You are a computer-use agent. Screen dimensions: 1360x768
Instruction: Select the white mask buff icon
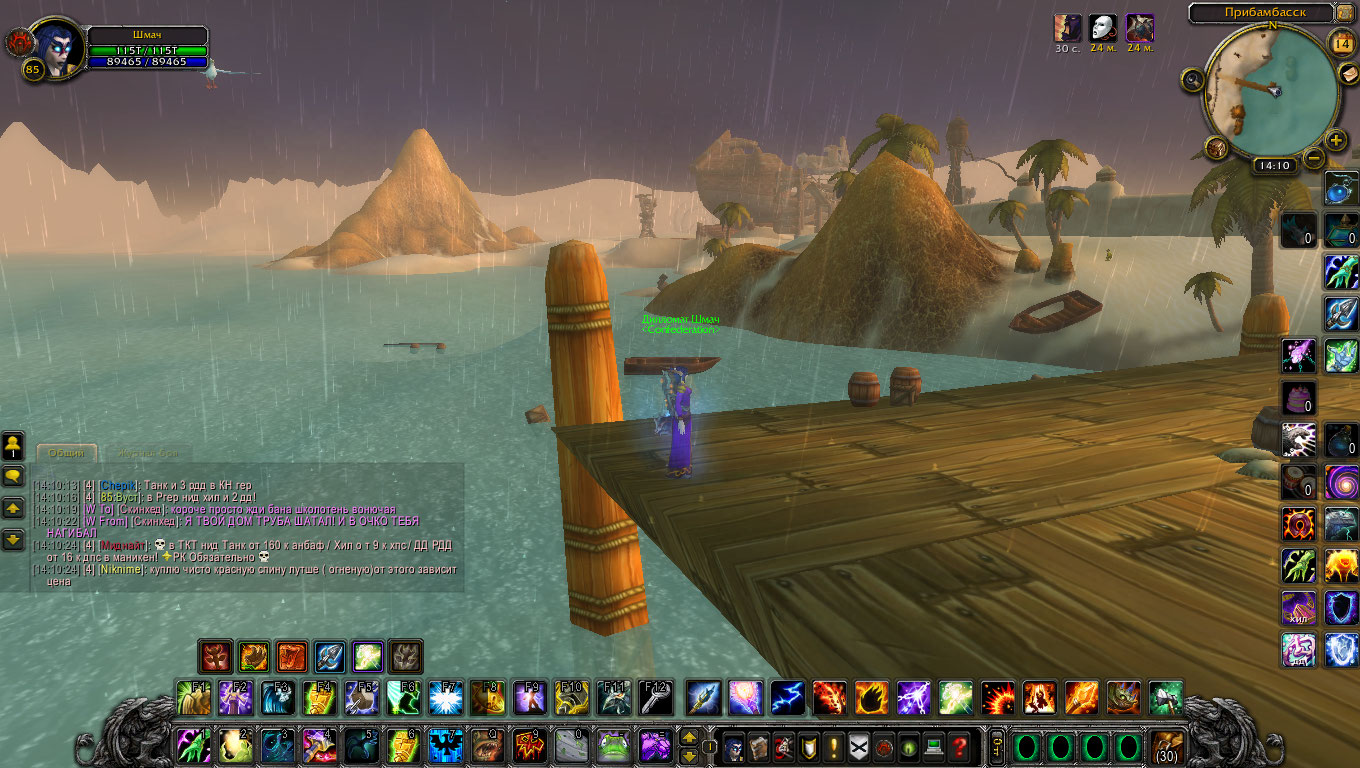pyautogui.click(x=1103, y=27)
